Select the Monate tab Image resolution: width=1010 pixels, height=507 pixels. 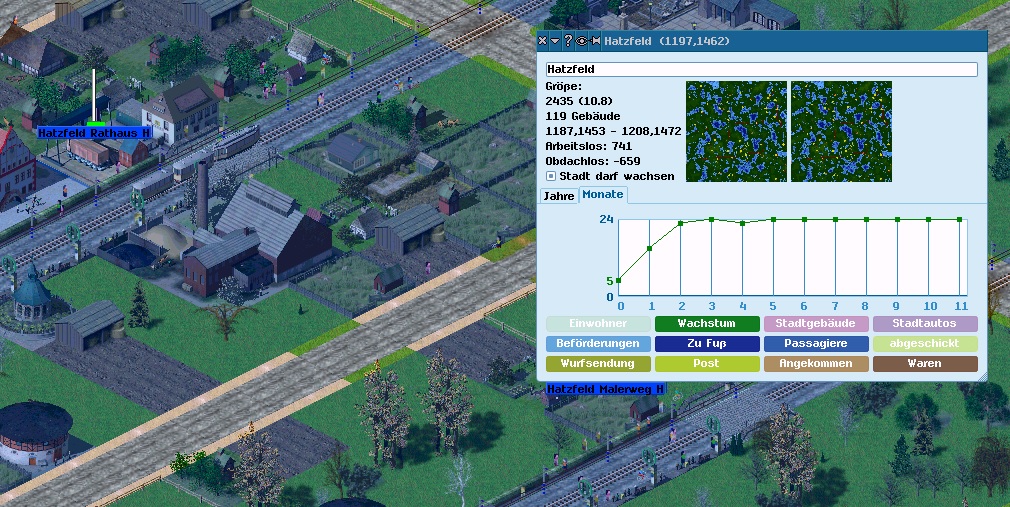(x=603, y=194)
